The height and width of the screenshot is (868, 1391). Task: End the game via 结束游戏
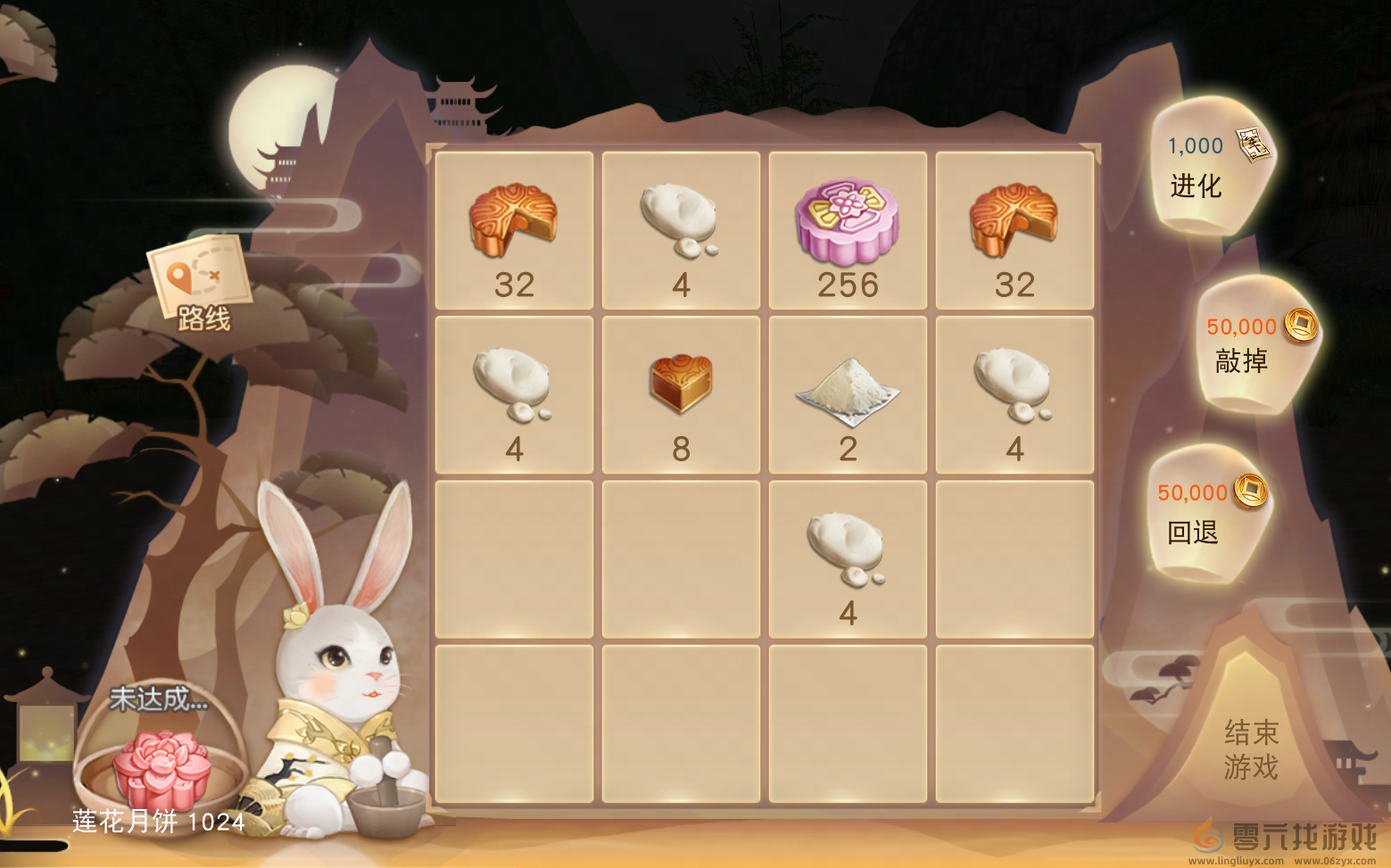(x=1250, y=748)
